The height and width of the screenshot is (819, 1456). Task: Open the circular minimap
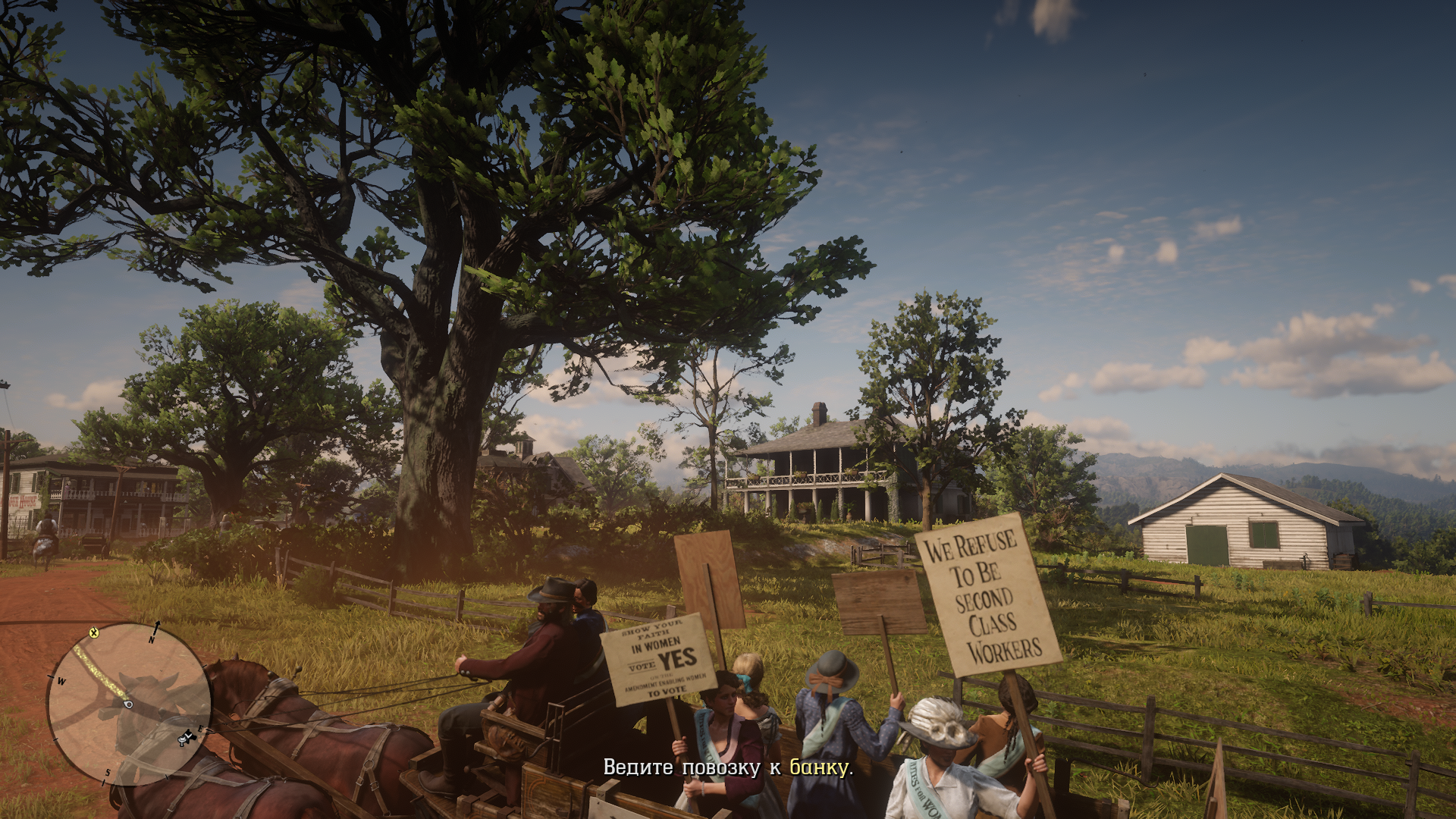(x=128, y=704)
